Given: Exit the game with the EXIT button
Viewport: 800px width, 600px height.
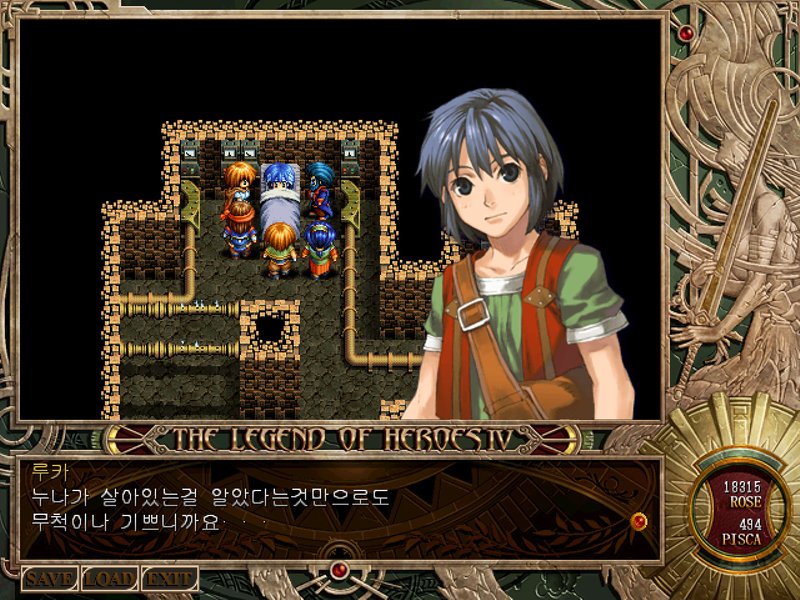Looking at the screenshot, I should click(169, 579).
